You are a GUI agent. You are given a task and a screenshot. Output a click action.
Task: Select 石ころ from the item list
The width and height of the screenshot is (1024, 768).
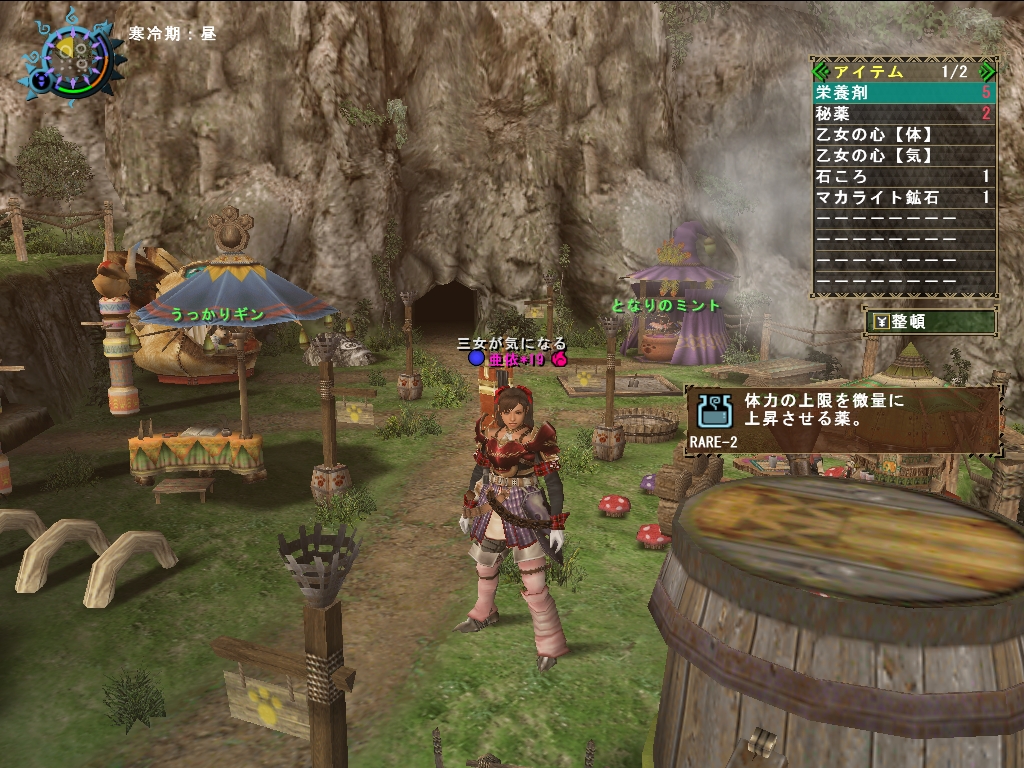(903, 176)
